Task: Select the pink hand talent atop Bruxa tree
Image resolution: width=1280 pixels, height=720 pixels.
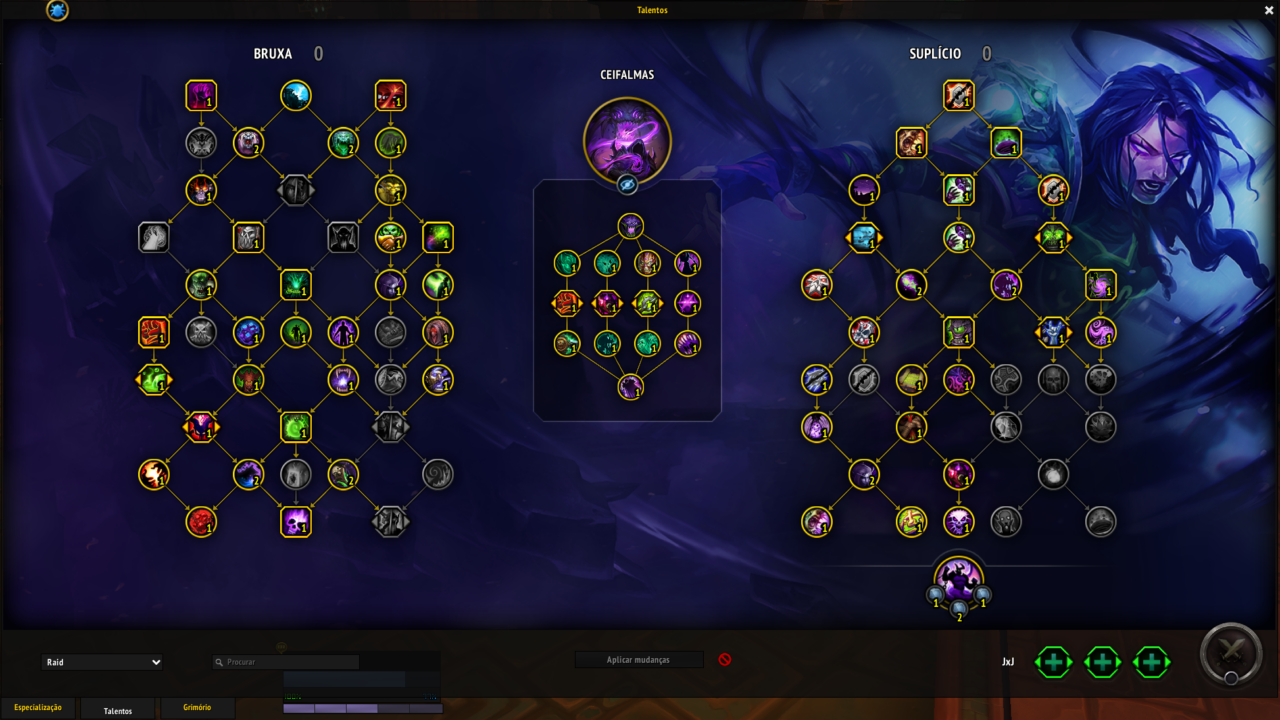Action: [201, 96]
